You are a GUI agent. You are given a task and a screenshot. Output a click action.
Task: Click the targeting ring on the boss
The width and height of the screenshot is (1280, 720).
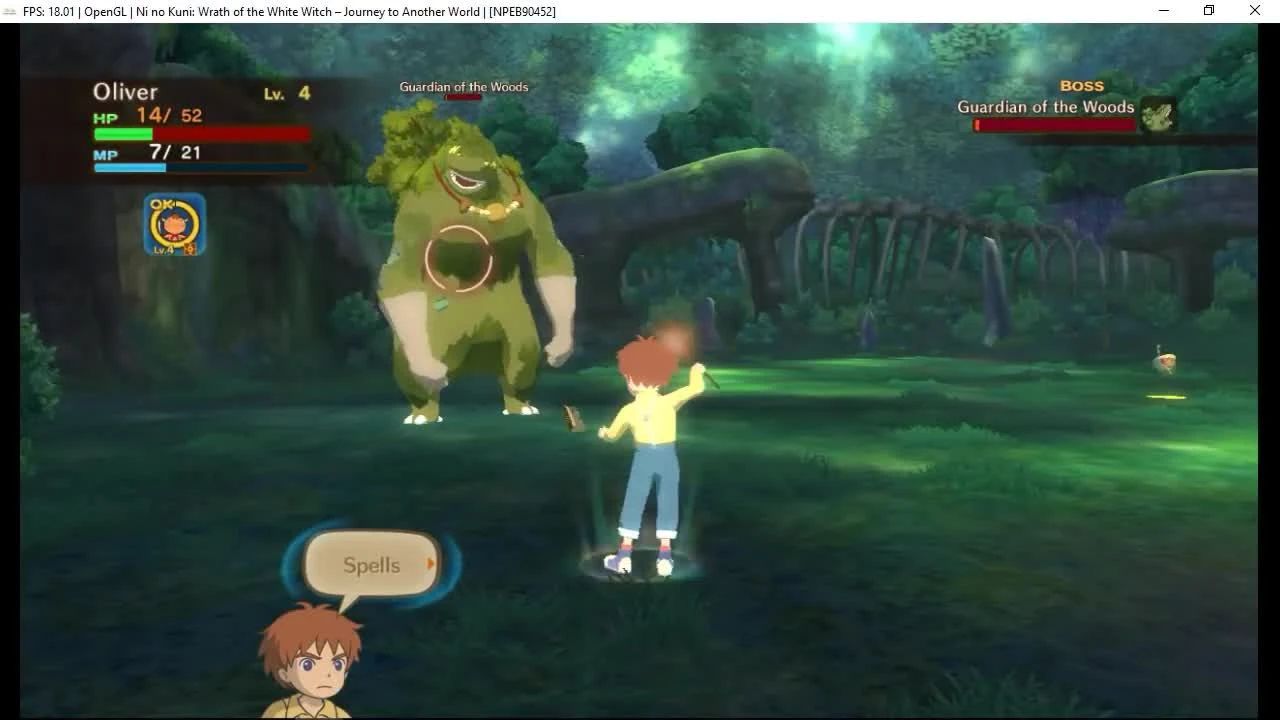458,256
